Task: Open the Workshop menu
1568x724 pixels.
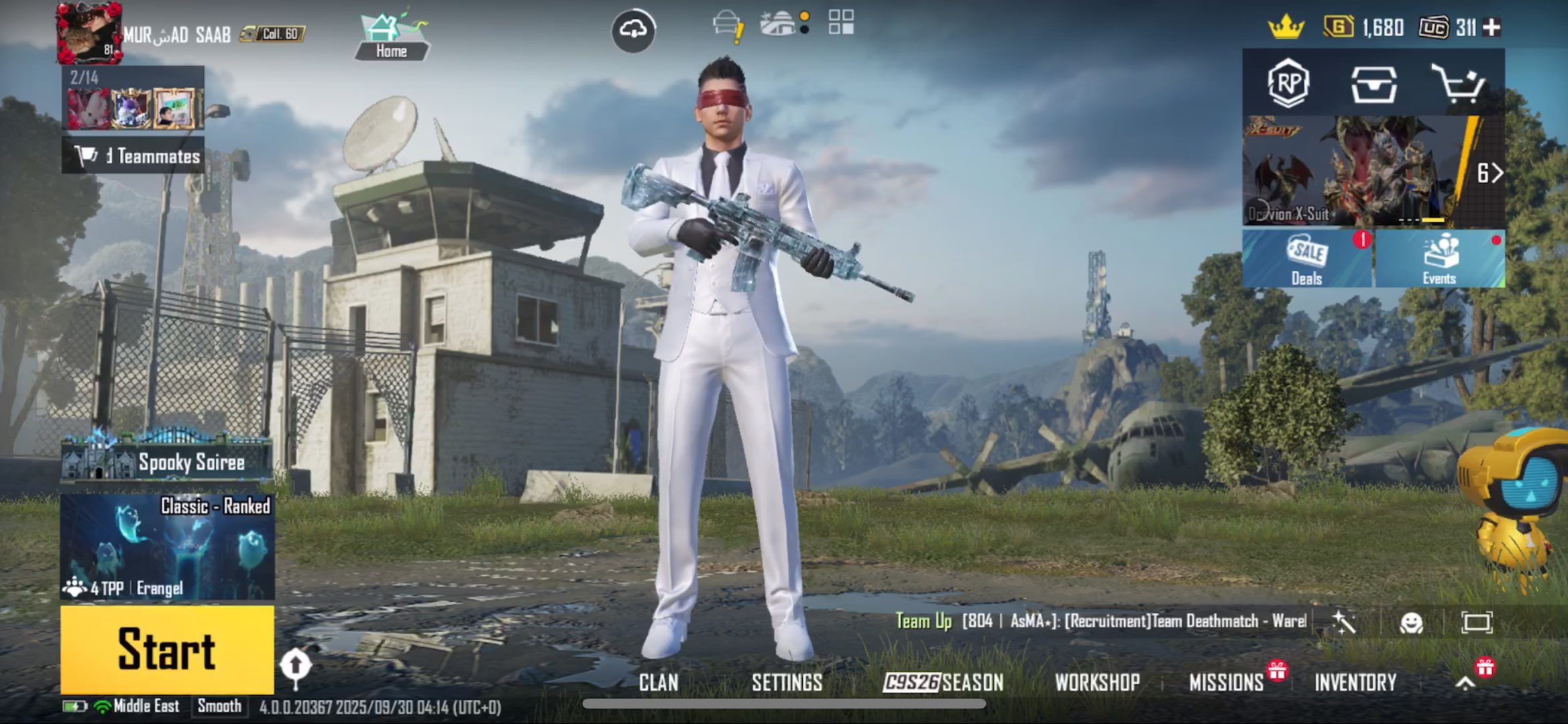Action: click(1097, 682)
